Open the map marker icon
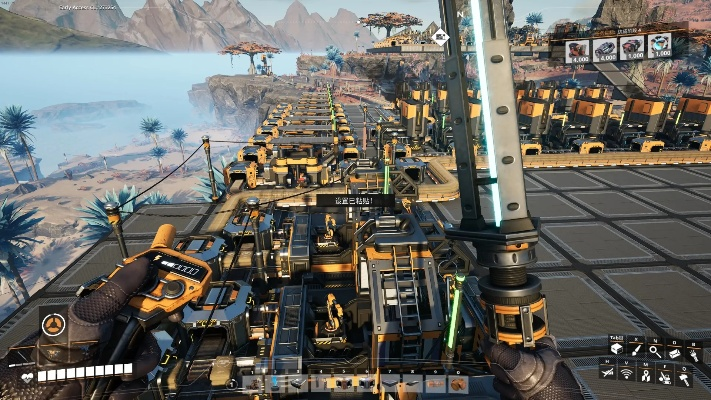Screen dimensions: 711x400 click(646, 376)
